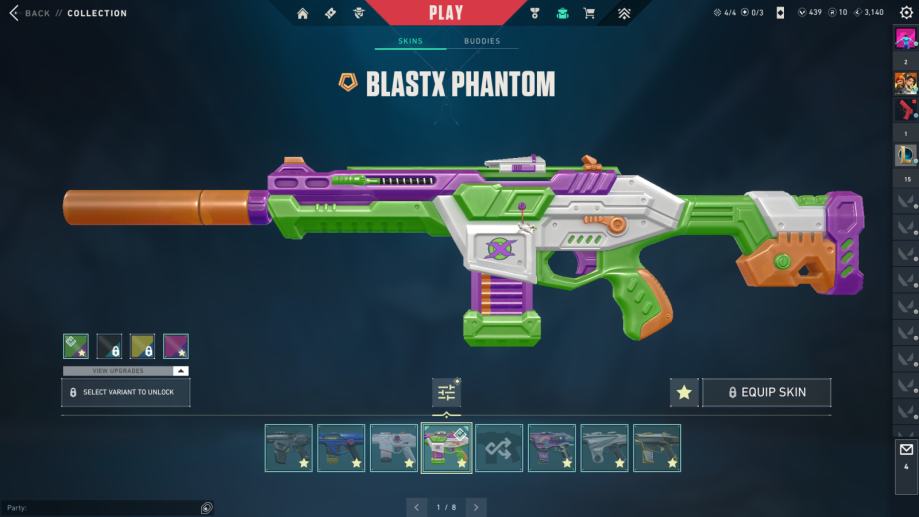Expand the View Upgrades panel
Viewport: 919px width, 517px height.
(x=126, y=371)
